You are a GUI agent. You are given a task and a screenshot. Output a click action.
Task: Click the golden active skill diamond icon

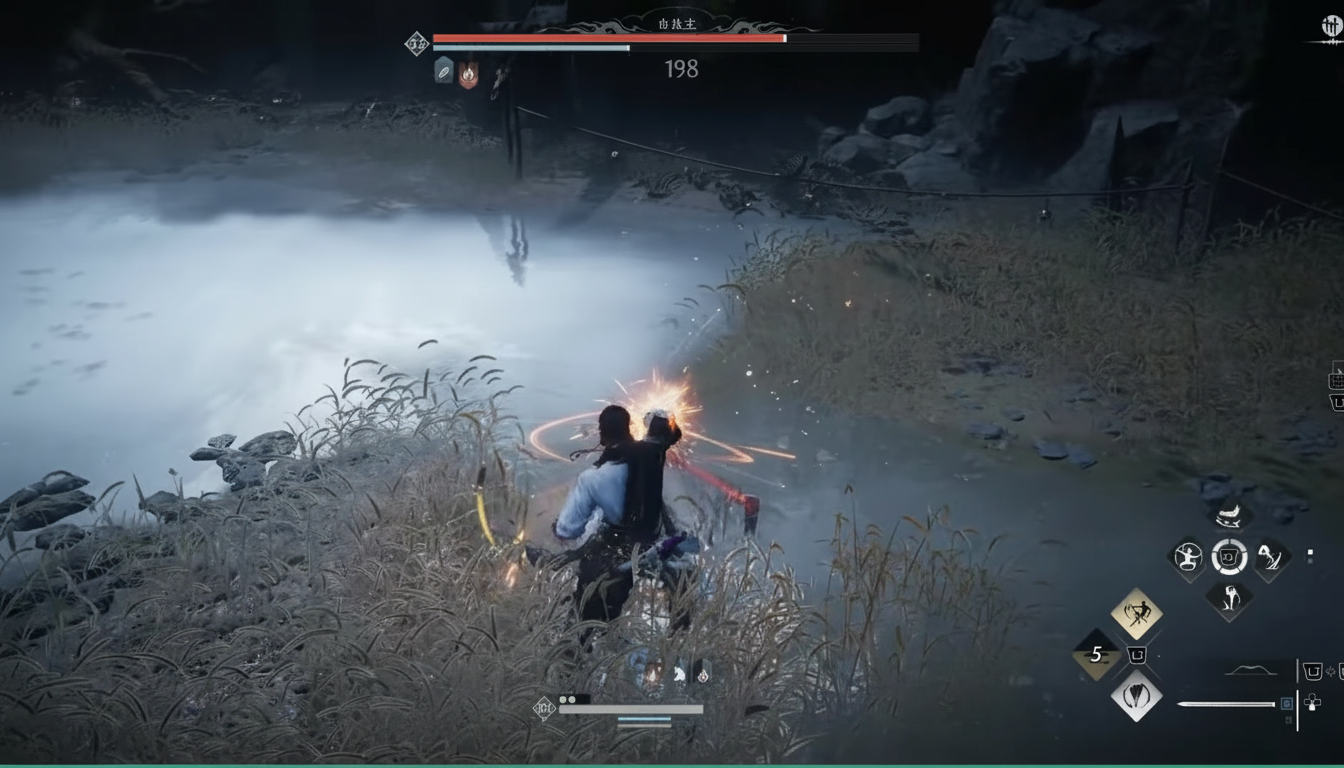tap(1137, 613)
